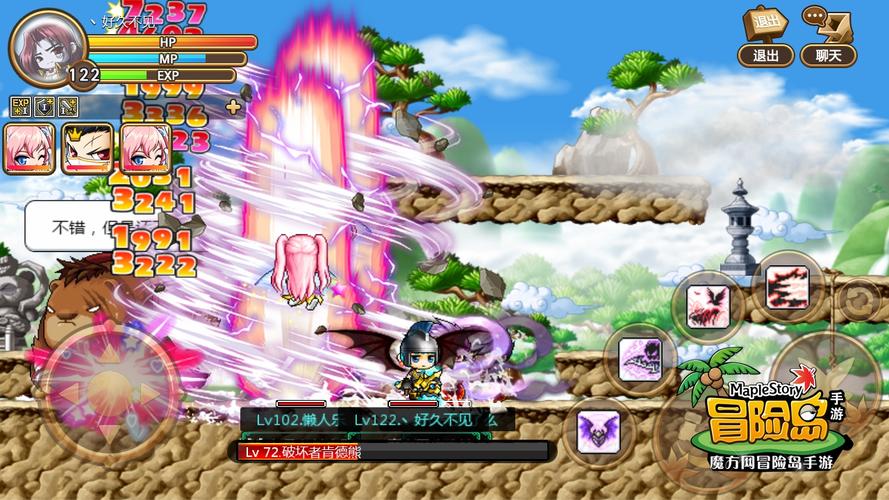889x500 pixels.
Task: Use the purple shadow beast skill
Action: point(640,358)
